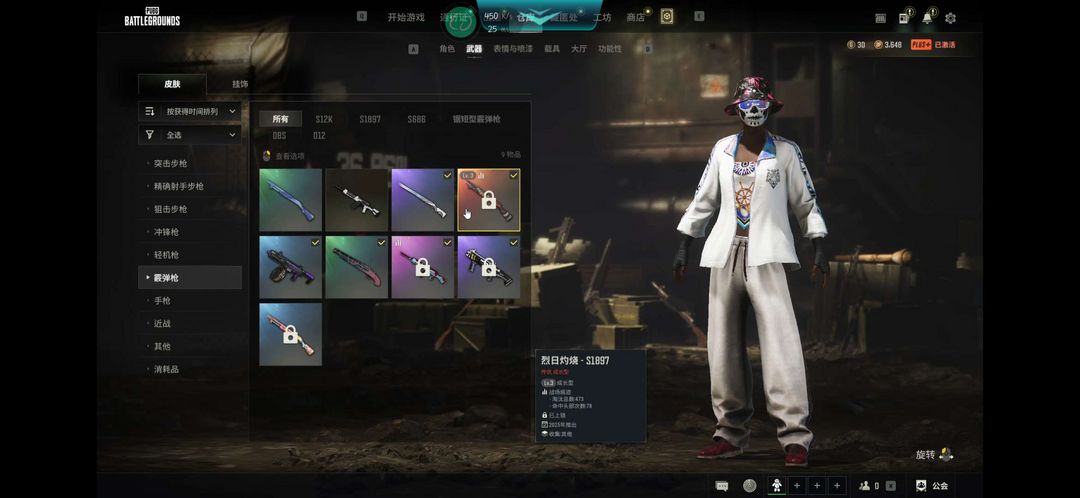Image resolution: width=1080 pixels, height=498 pixels.
Task: Switch to the 挂饰 (Charms) tab
Action: pyautogui.click(x=240, y=84)
